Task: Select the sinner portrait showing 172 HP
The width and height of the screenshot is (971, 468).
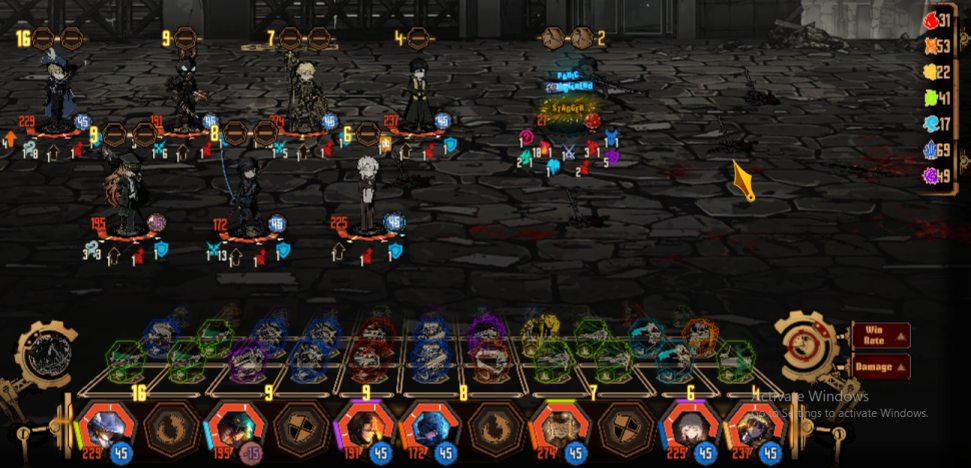Action: pos(426,427)
